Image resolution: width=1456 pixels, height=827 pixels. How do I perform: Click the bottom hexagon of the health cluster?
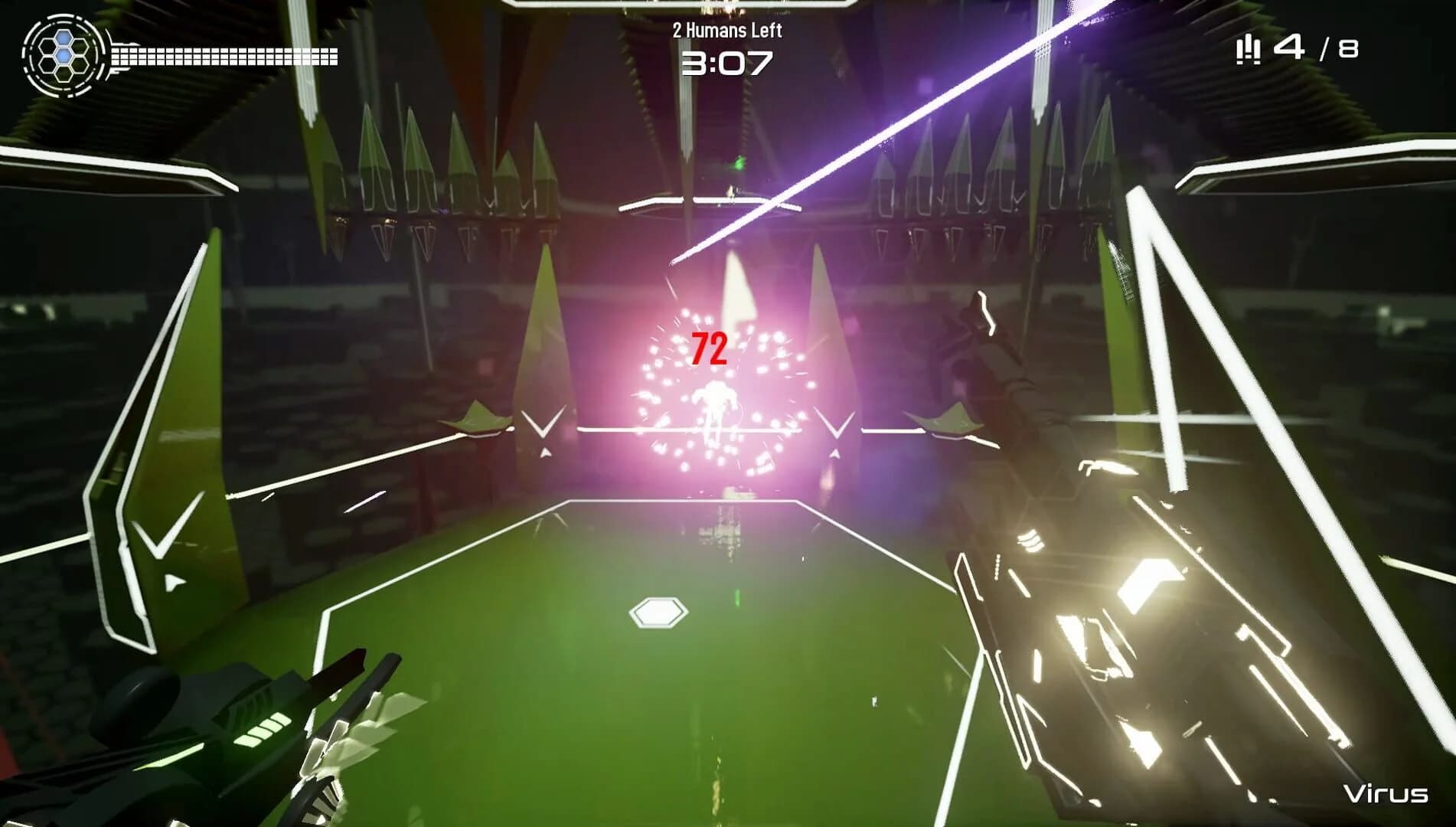pyautogui.click(x=64, y=75)
